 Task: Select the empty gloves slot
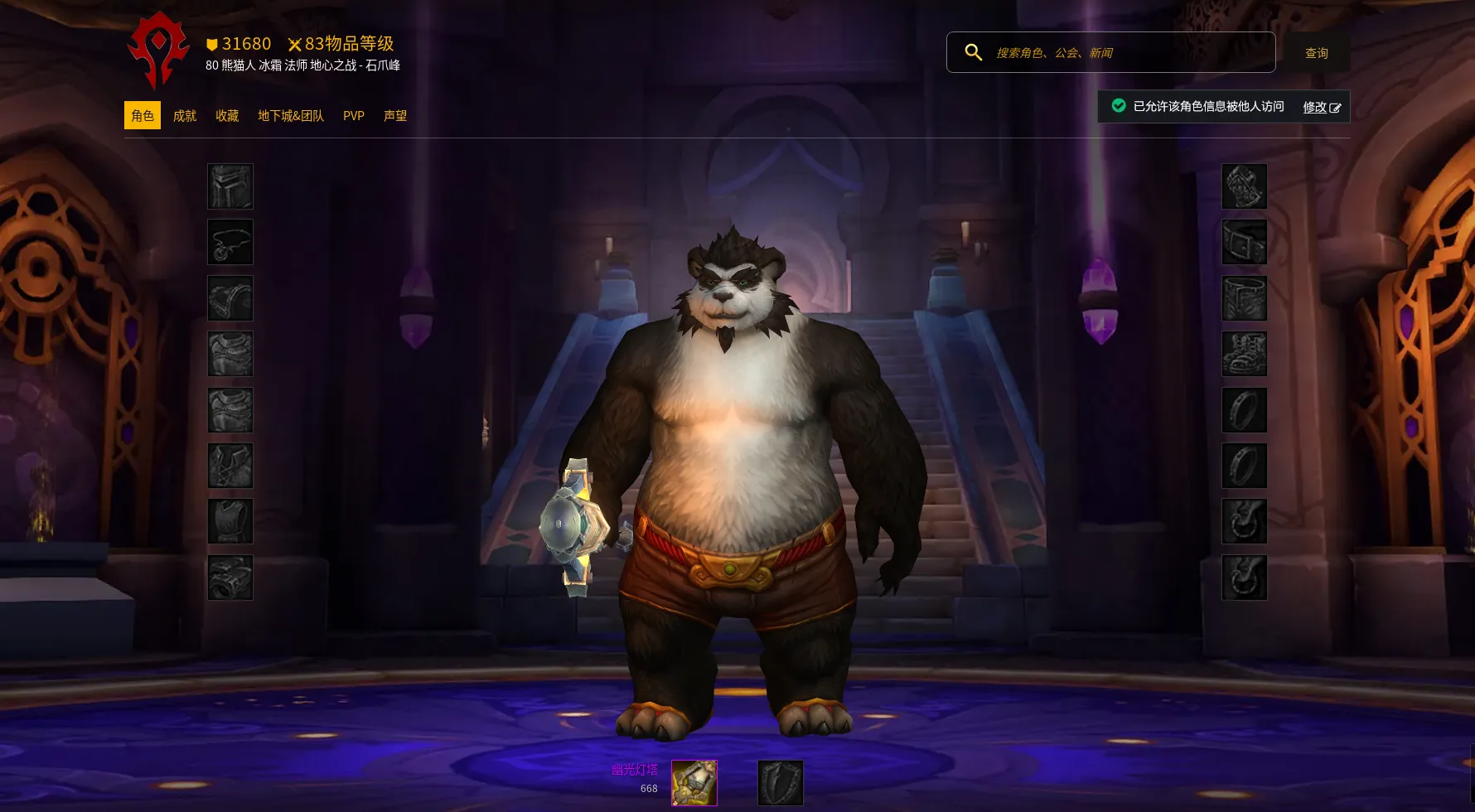[x=1245, y=186]
